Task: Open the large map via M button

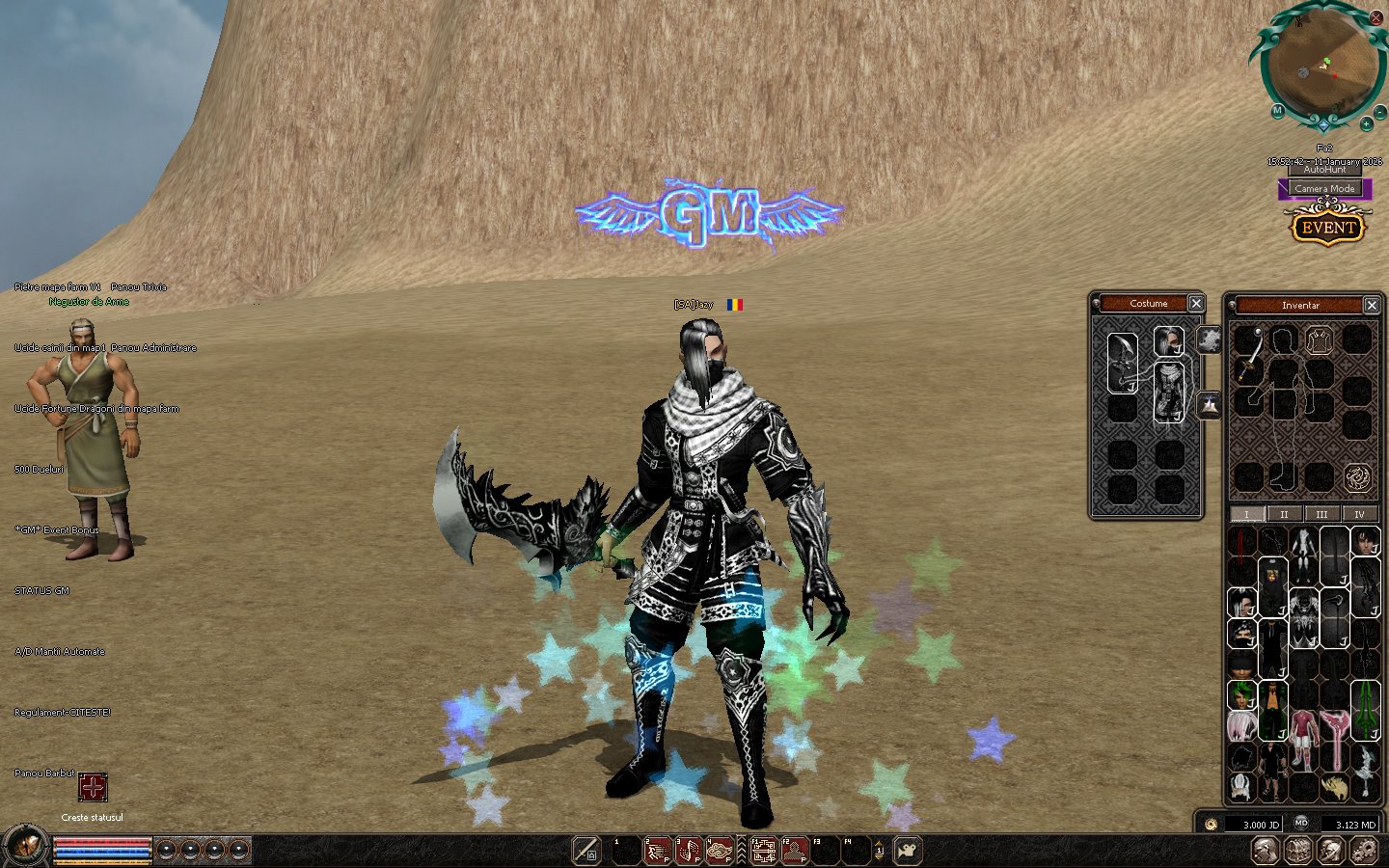Action: coord(1277,111)
